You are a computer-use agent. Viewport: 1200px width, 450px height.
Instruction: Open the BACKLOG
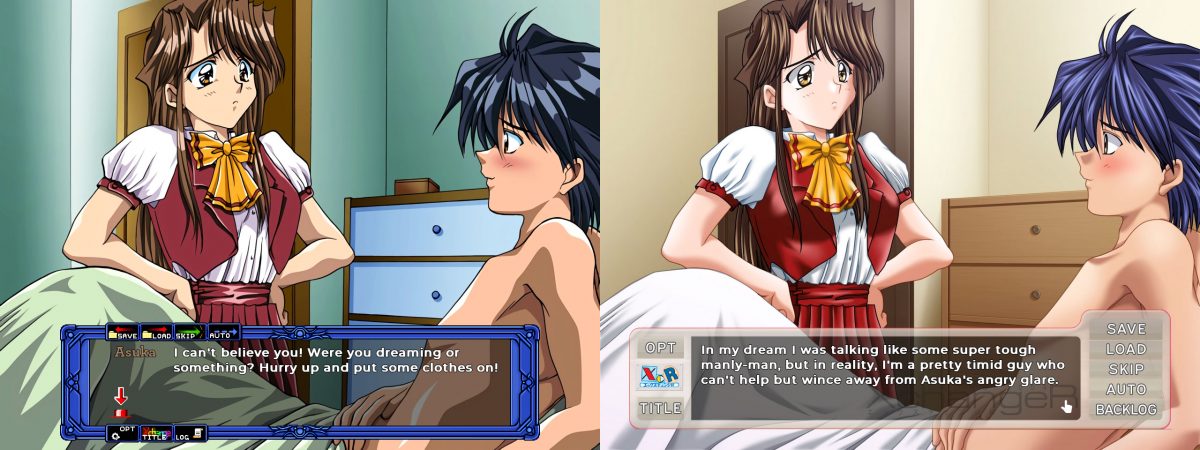pos(1126,409)
